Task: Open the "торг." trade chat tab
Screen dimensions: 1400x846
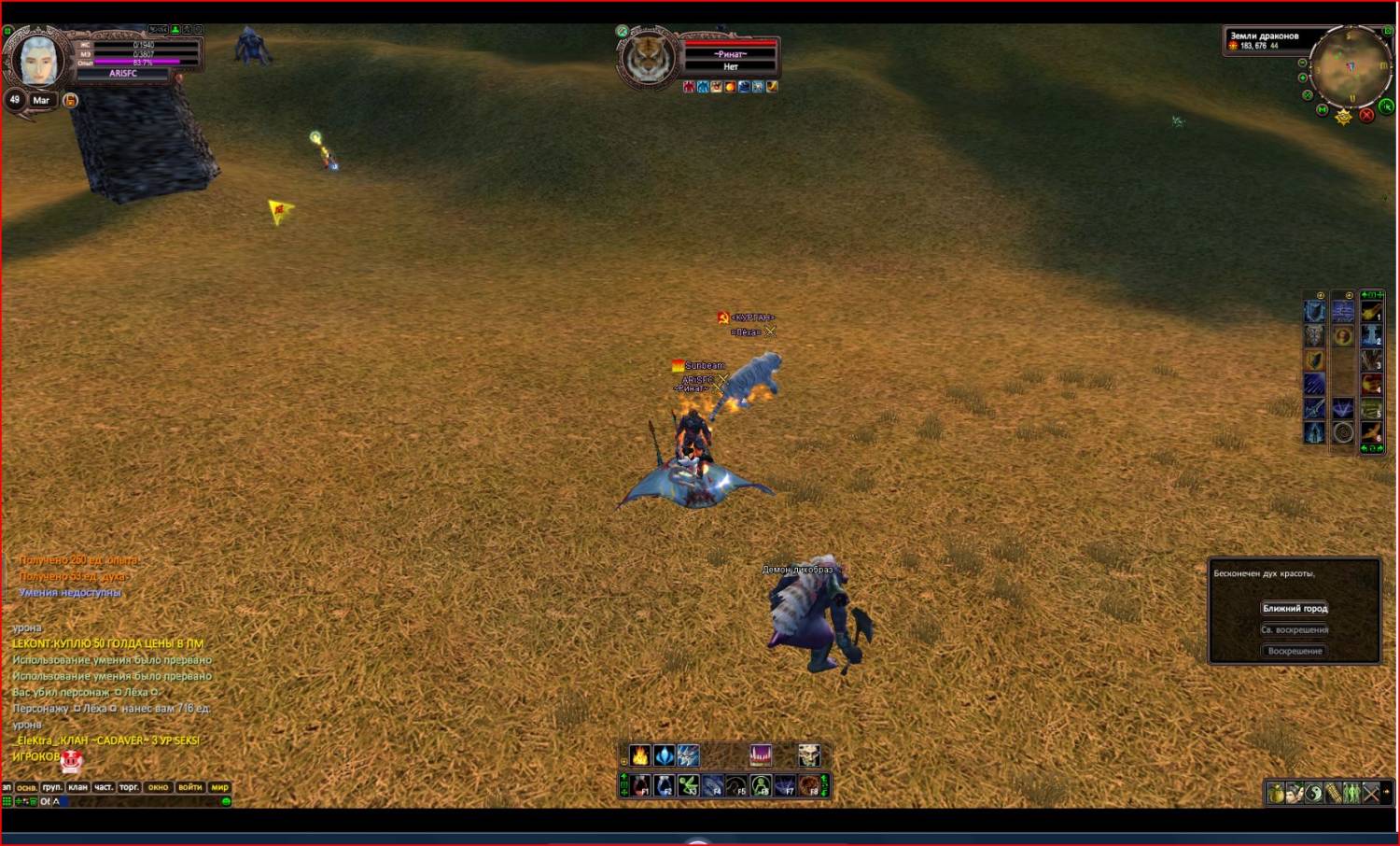Action: [x=129, y=787]
